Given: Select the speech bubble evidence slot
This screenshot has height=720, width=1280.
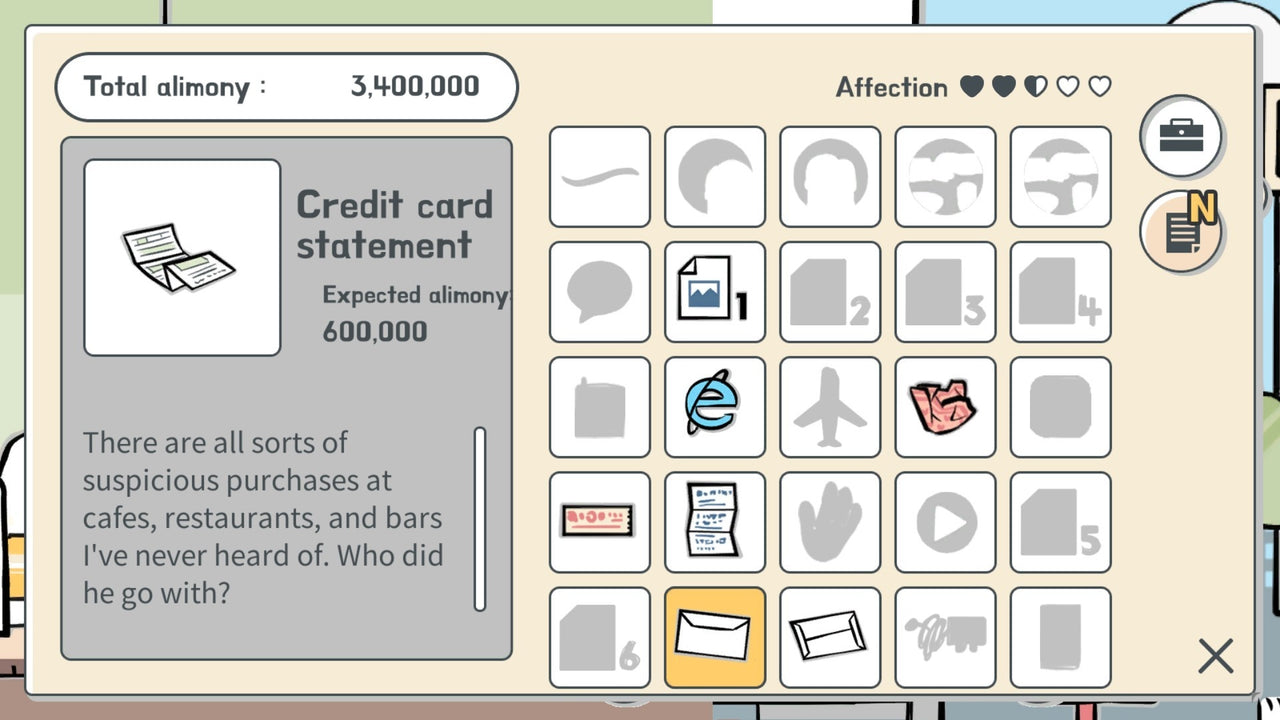Looking at the screenshot, I should tap(600, 292).
